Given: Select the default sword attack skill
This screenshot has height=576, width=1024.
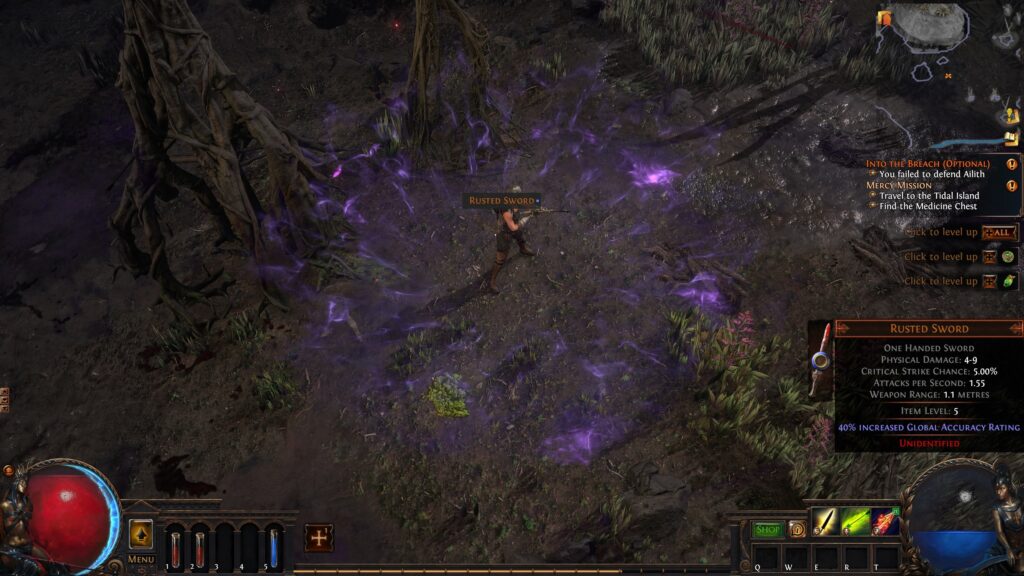Looking at the screenshot, I should click(825, 522).
